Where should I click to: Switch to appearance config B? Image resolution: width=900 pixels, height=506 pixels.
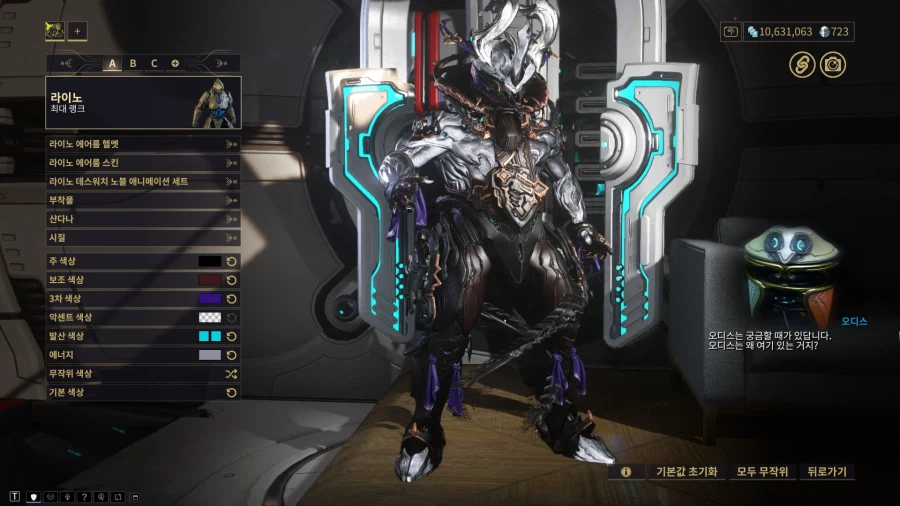pyautogui.click(x=133, y=63)
